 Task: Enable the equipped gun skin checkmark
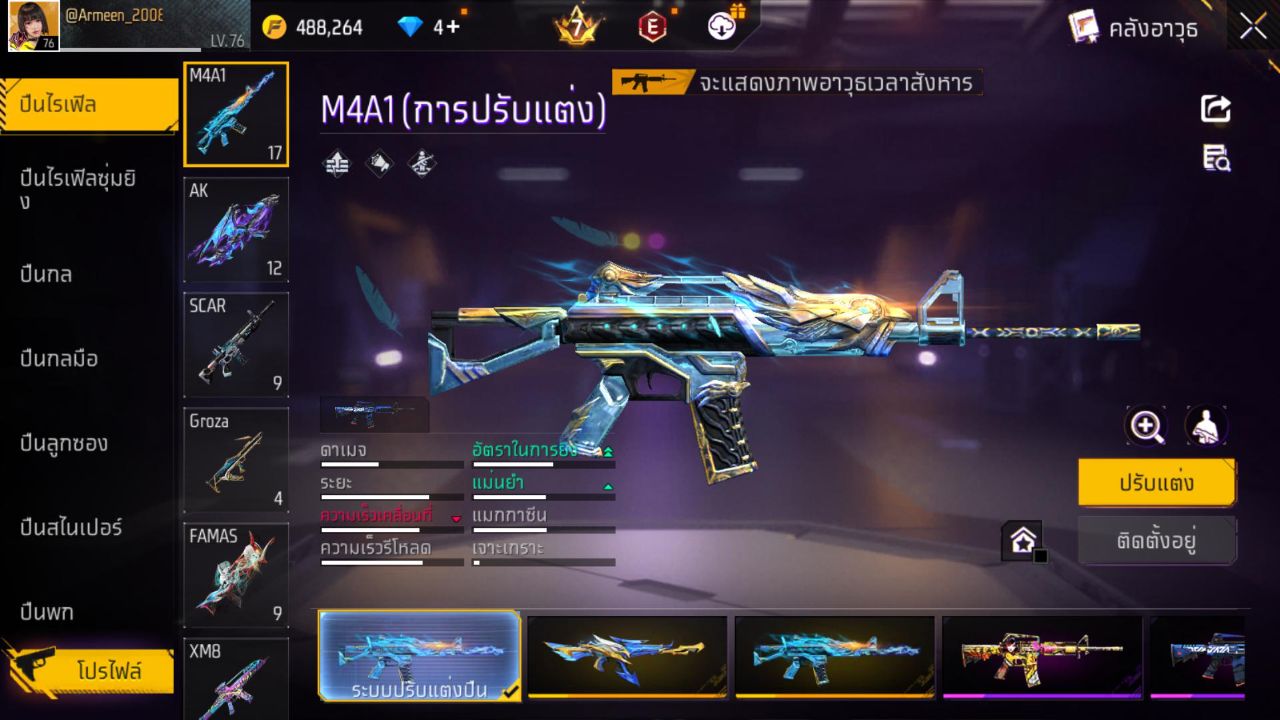(510, 690)
